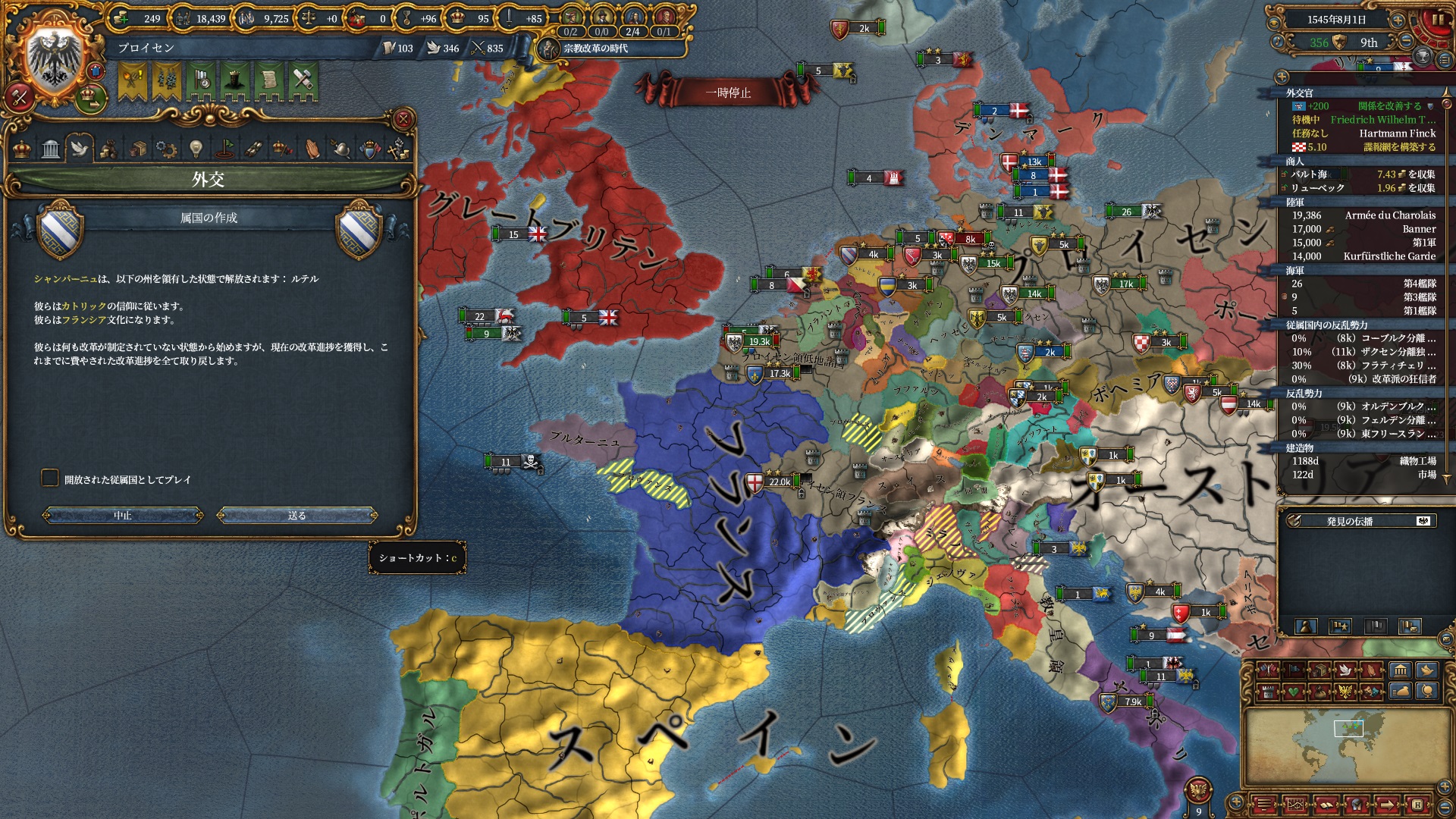Open the gold torch-and-pitchfork alert banner
Viewport: 1456px width, 819px height.
tap(132, 82)
